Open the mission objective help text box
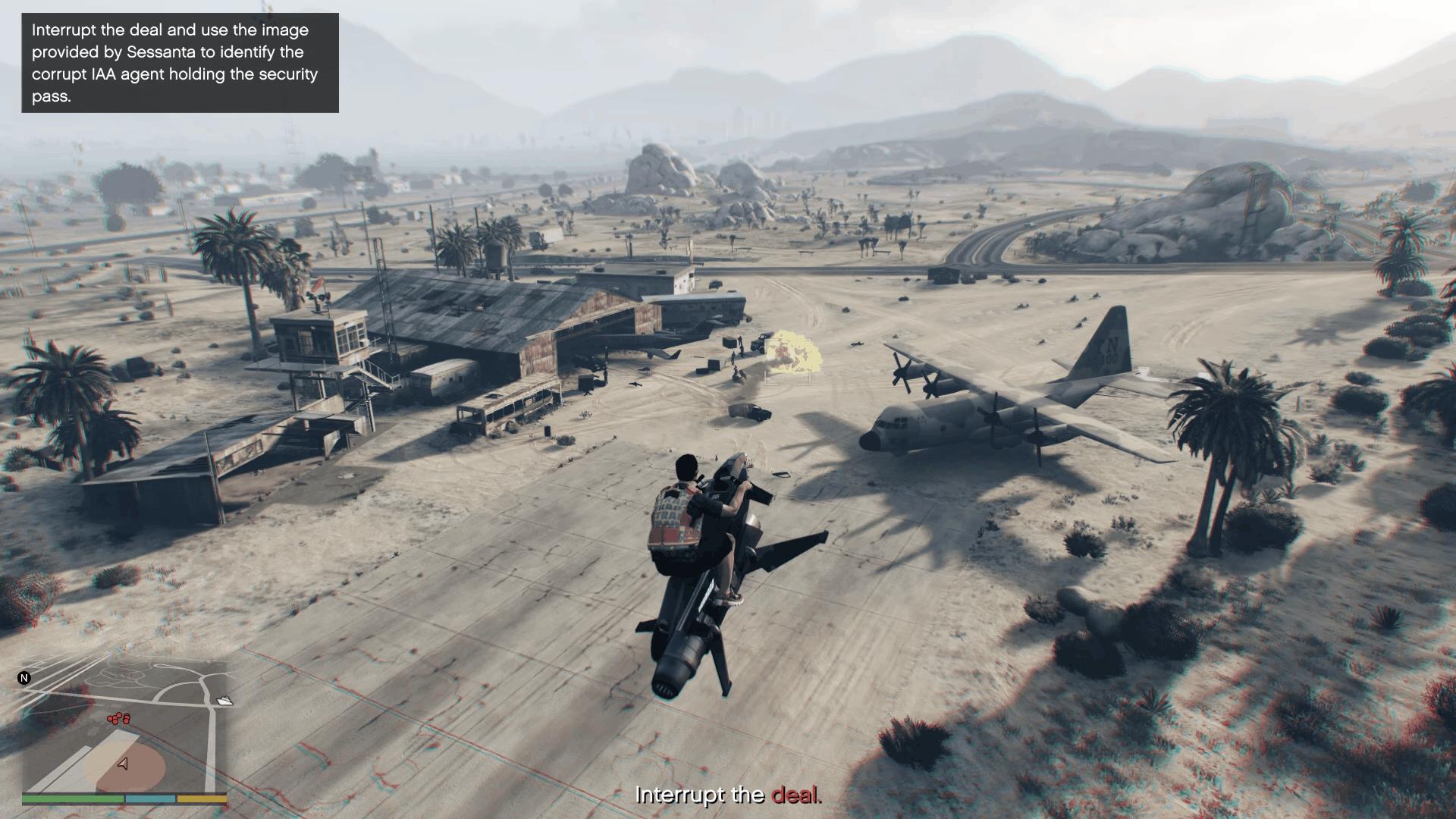The width and height of the screenshot is (1456, 819). coord(180,63)
